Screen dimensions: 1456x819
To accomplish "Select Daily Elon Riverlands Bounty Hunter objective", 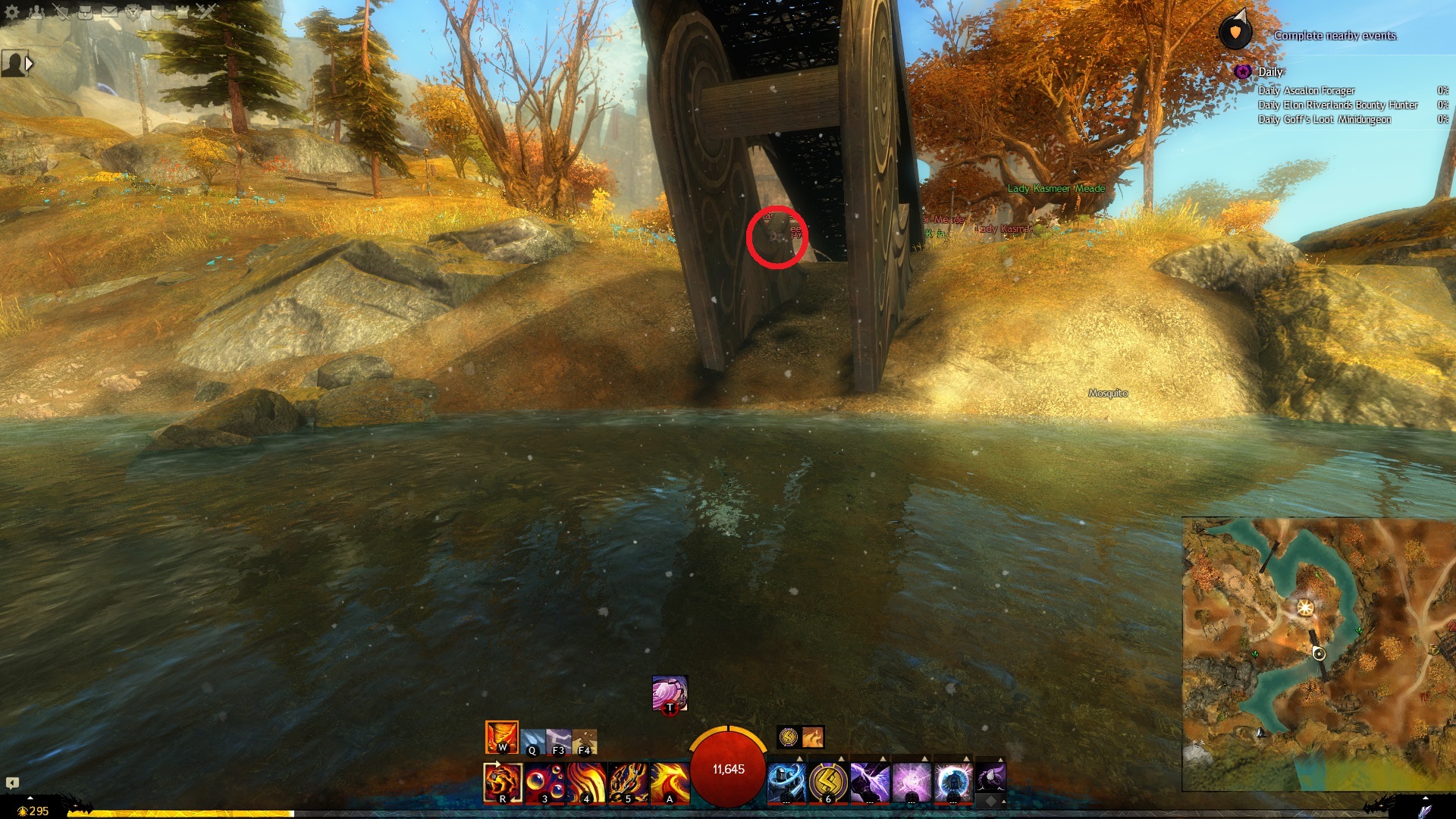I will pyautogui.click(x=1338, y=105).
